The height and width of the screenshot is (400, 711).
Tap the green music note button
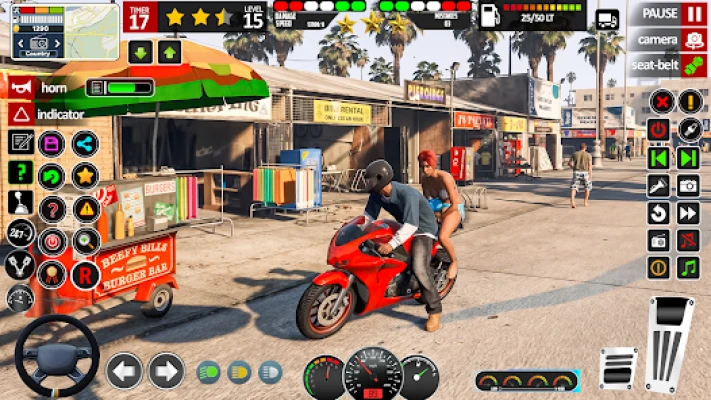coord(688,267)
